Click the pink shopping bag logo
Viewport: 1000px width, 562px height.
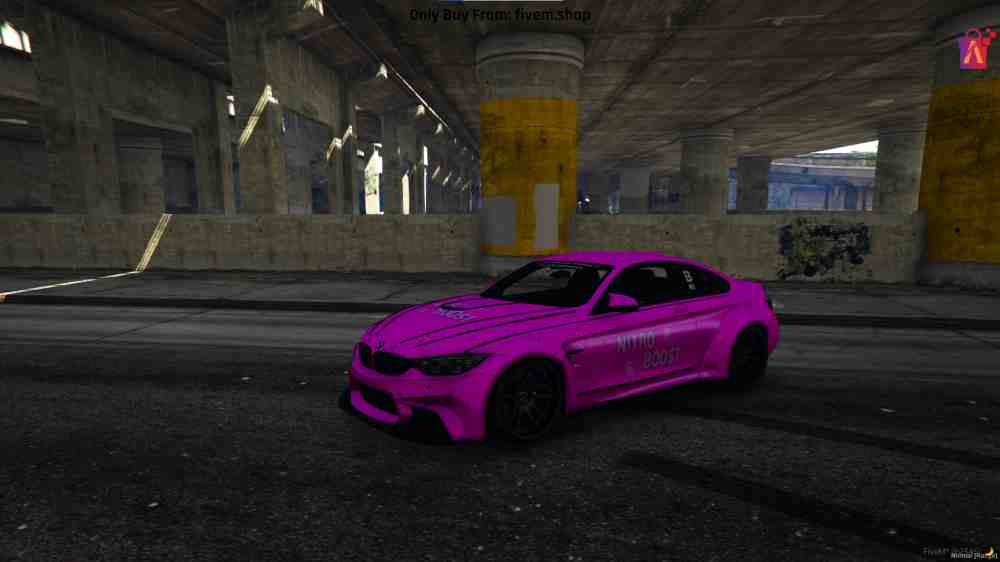[x=975, y=48]
